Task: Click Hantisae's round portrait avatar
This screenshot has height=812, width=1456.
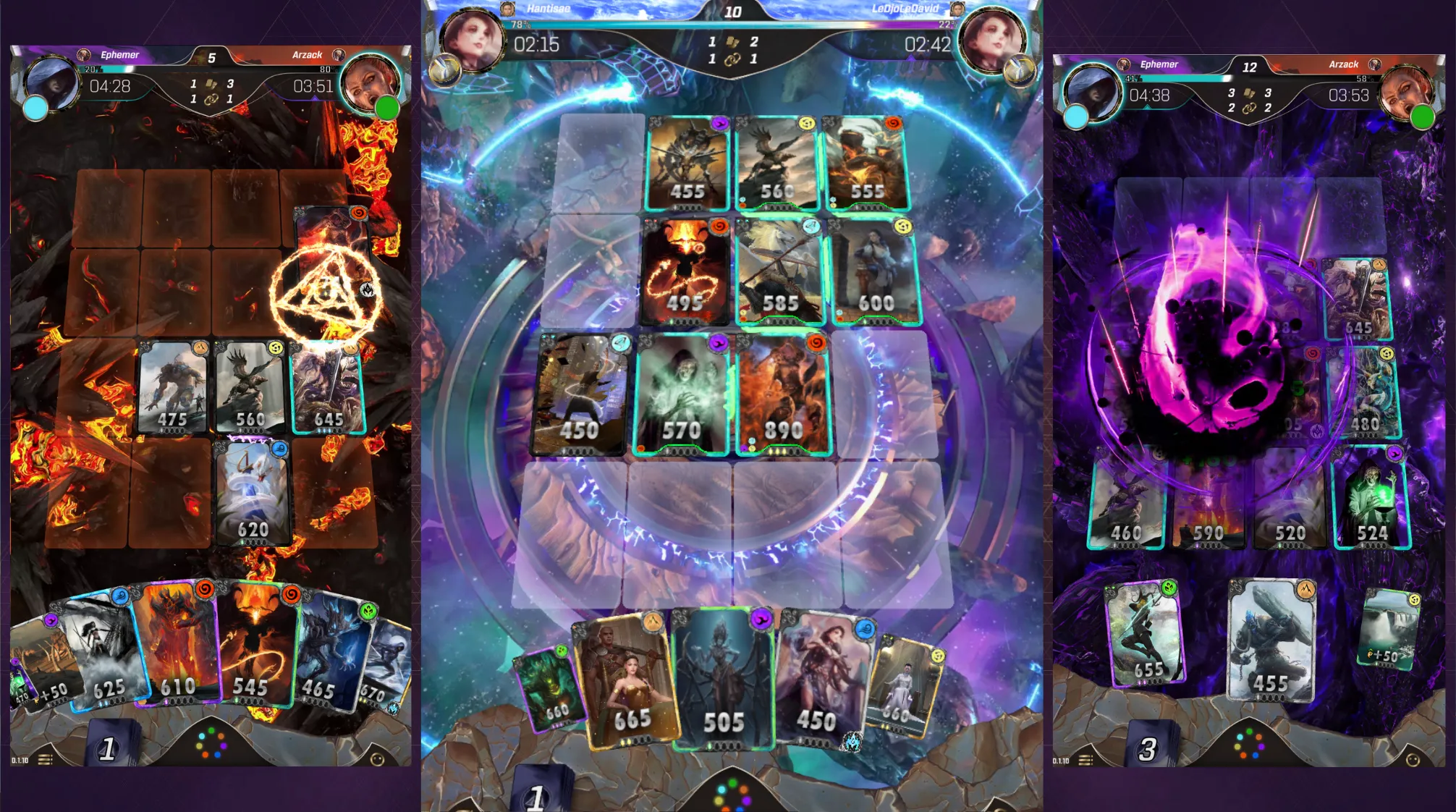Action: click(x=473, y=40)
